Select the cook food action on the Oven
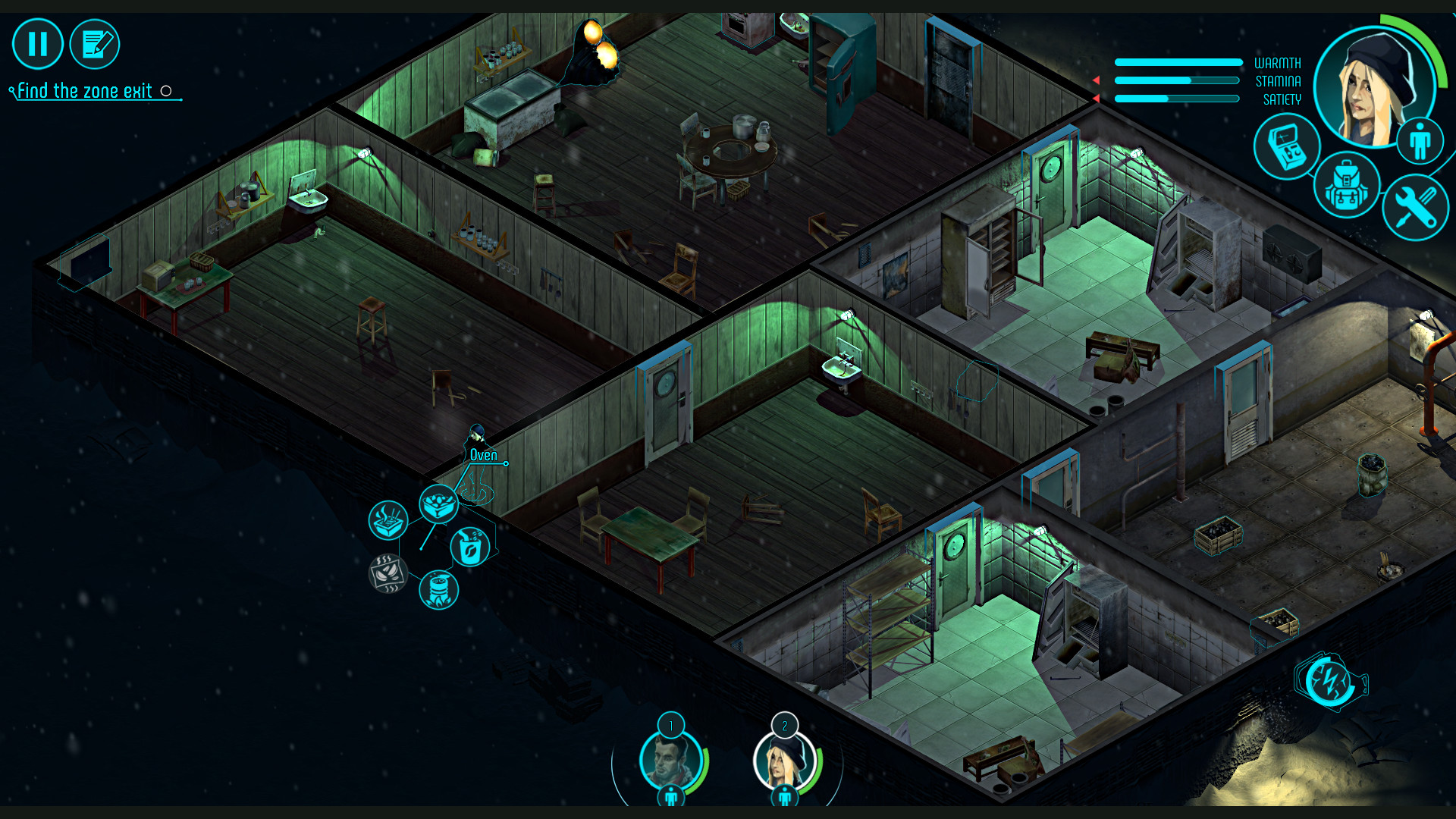 point(438,505)
